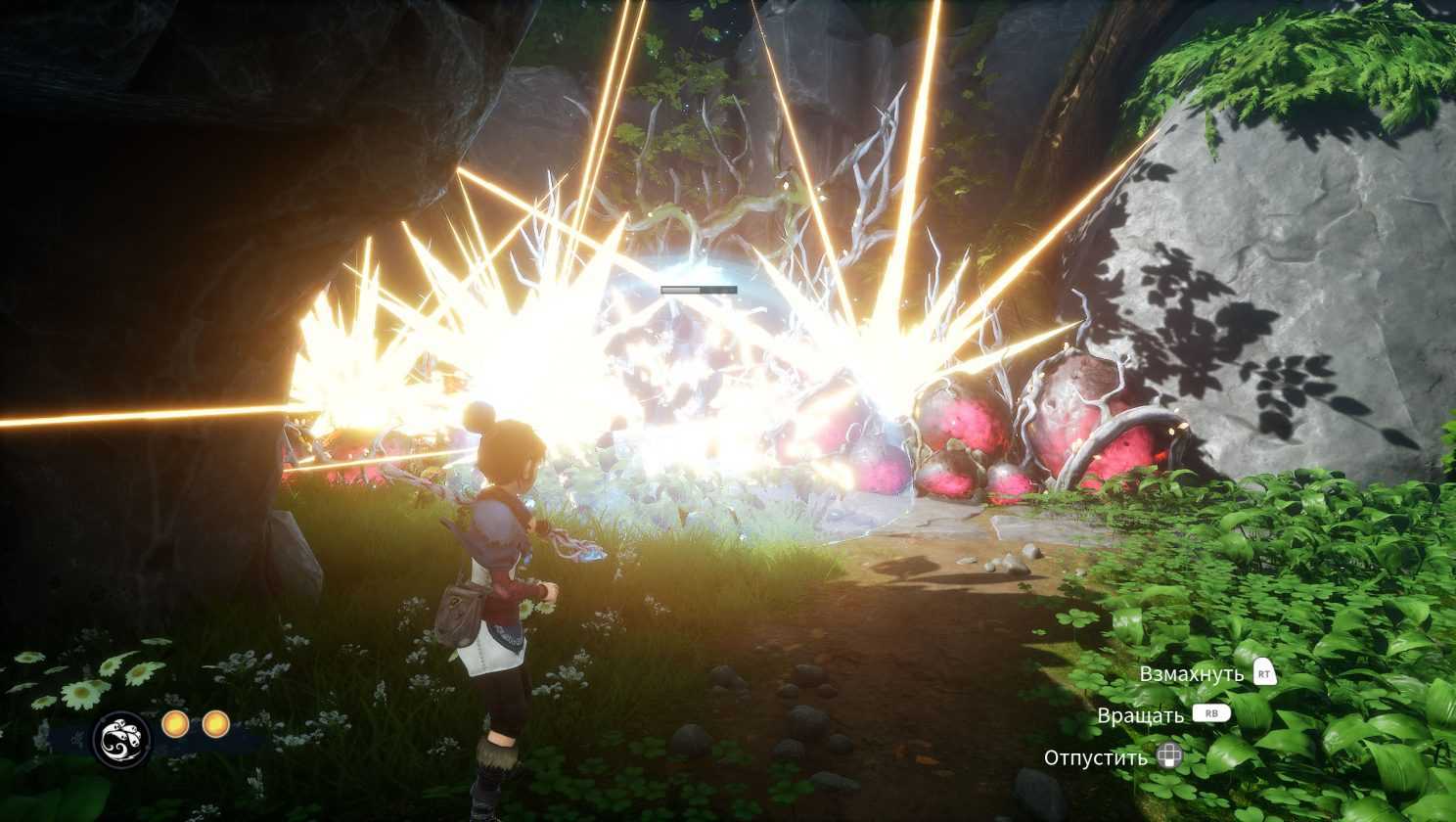
Task: Click the Rot swirl emblem icon
Action: click(x=122, y=739)
